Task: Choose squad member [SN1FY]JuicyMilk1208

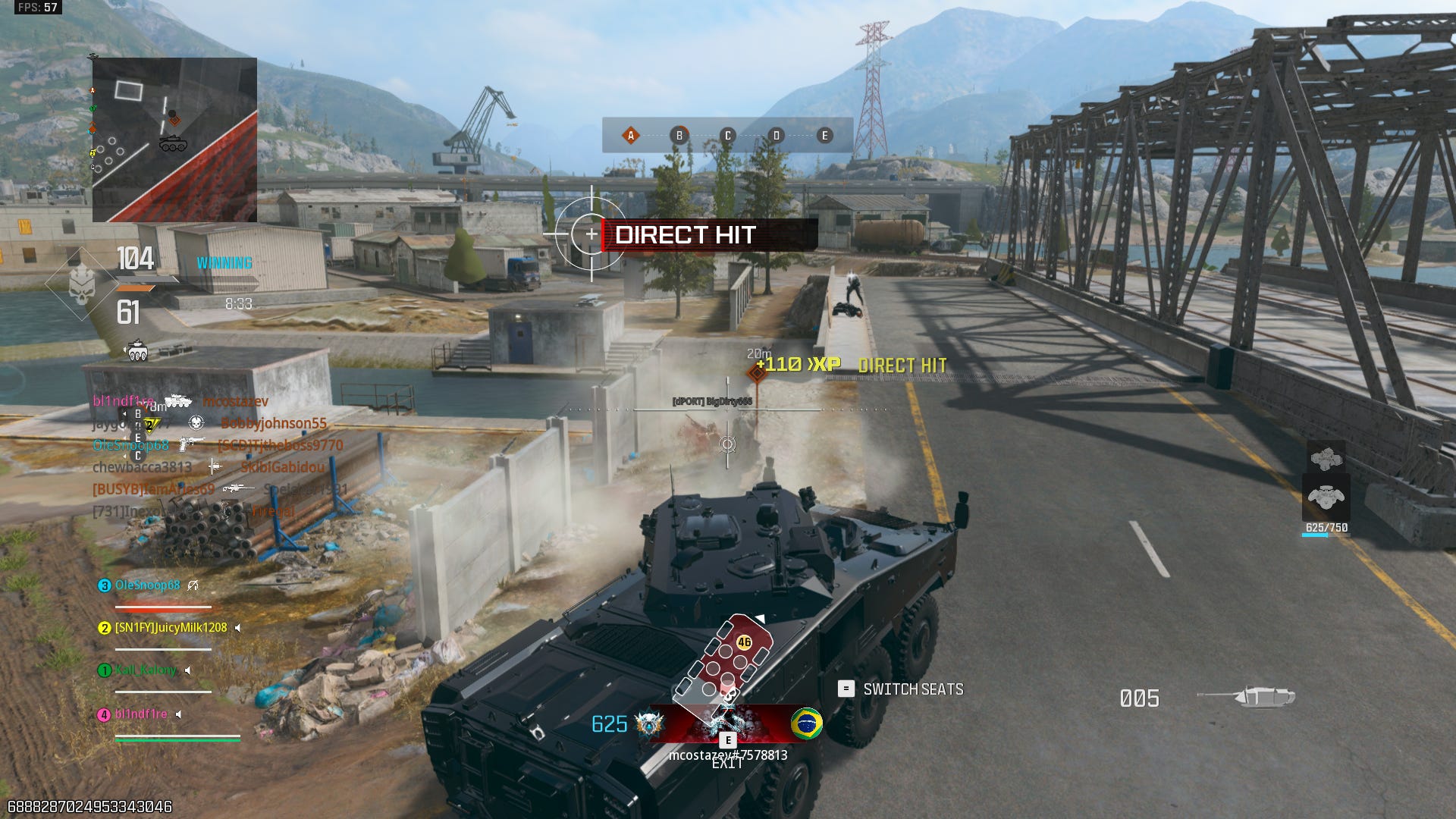Action: tap(171, 628)
